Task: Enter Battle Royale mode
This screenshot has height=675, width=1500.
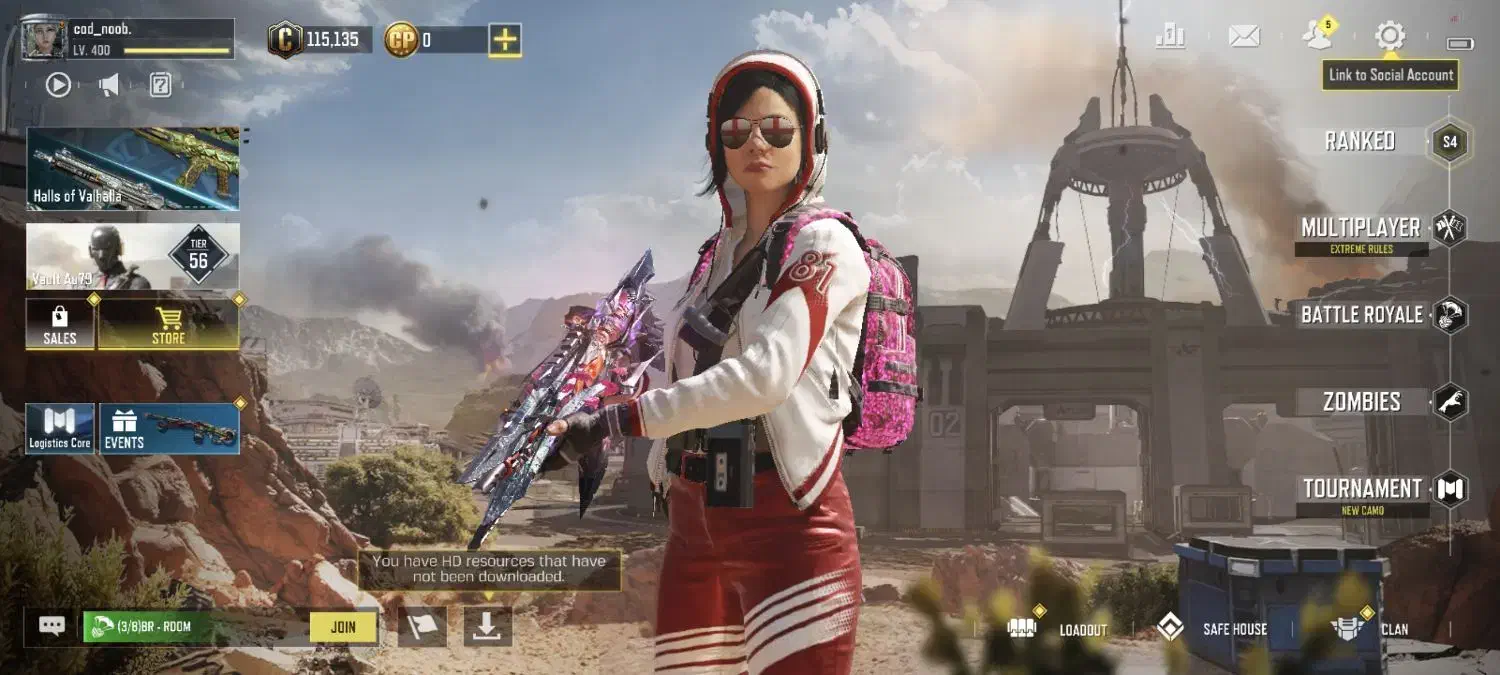Action: [1362, 315]
